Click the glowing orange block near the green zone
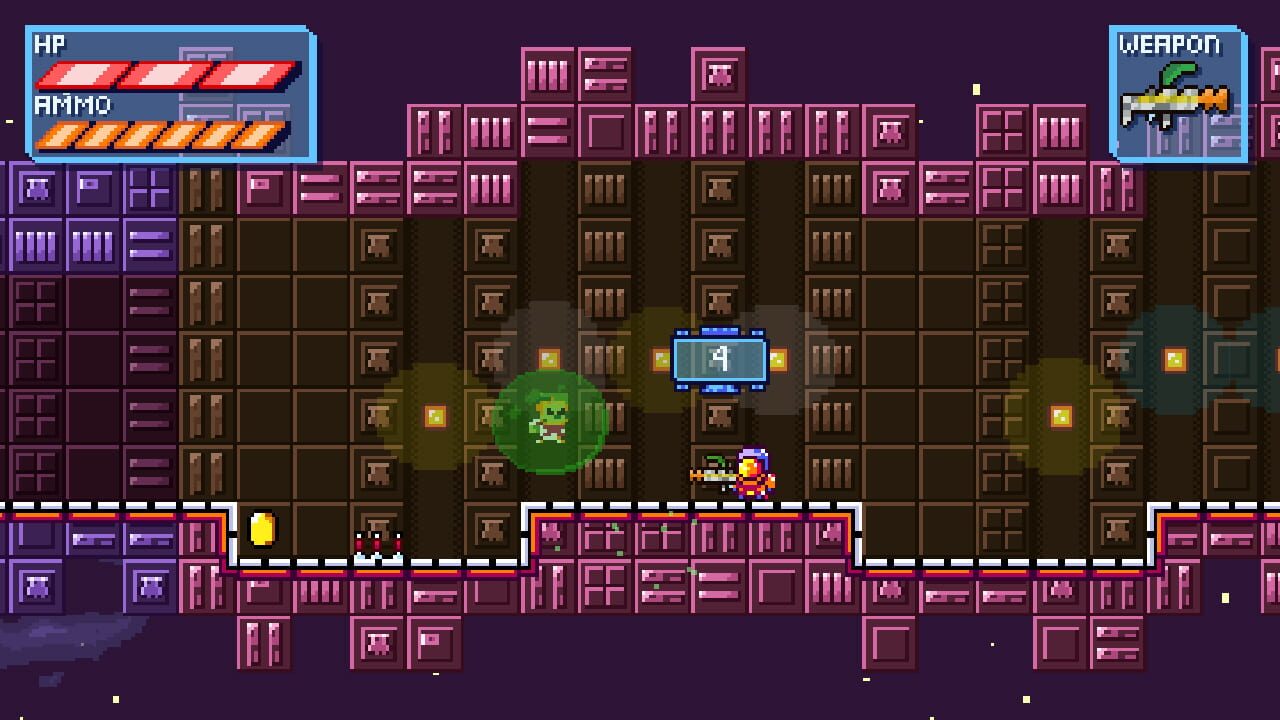 [x=548, y=356]
